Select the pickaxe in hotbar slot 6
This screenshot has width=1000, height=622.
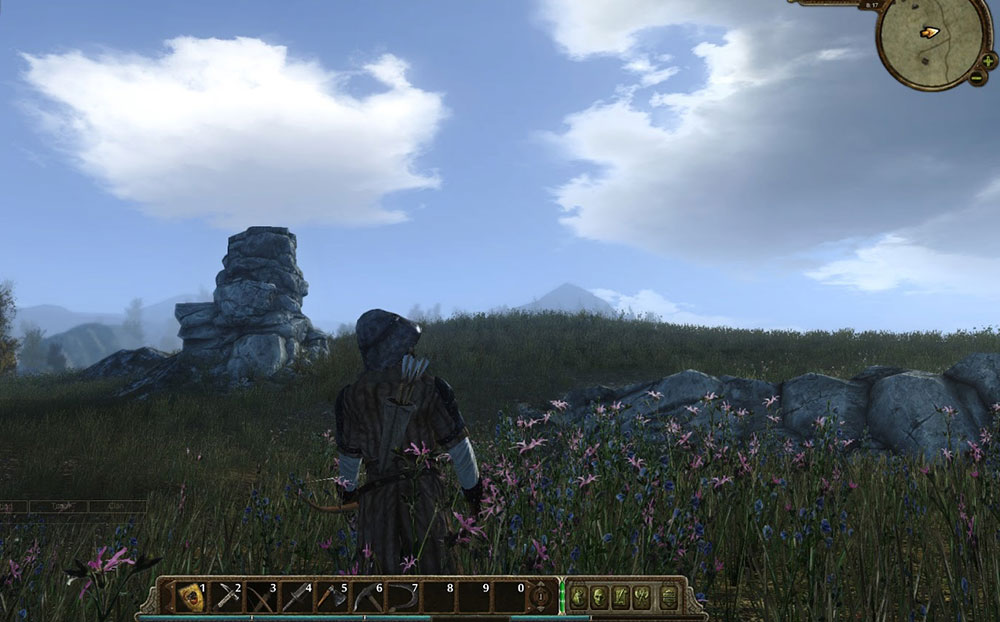[x=367, y=597]
